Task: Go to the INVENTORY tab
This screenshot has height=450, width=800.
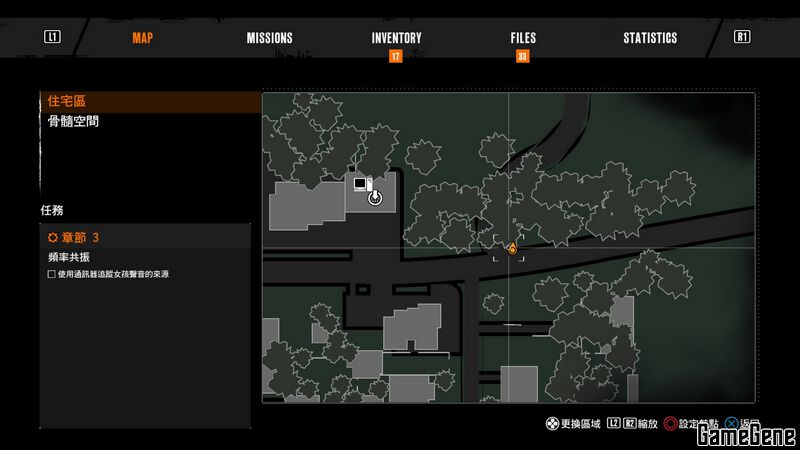Action: (396, 38)
